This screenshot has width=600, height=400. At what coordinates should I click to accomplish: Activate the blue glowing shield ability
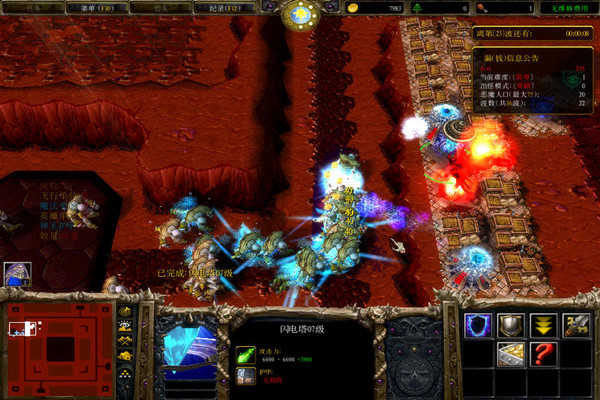pyautogui.click(x=479, y=324)
